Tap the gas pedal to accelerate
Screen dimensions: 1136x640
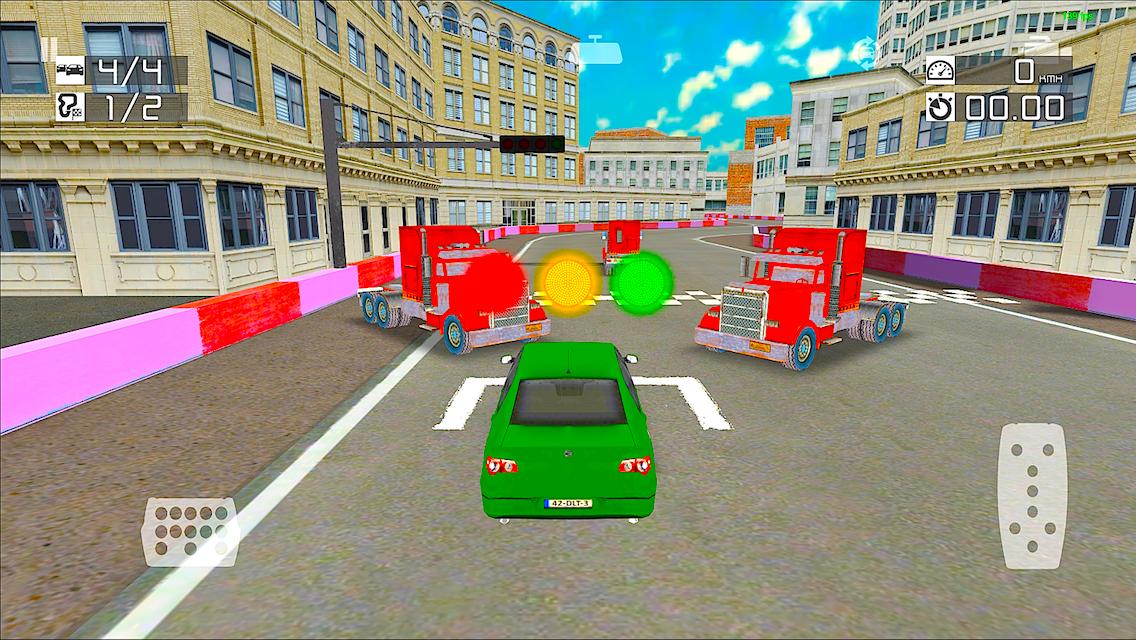click(1033, 496)
